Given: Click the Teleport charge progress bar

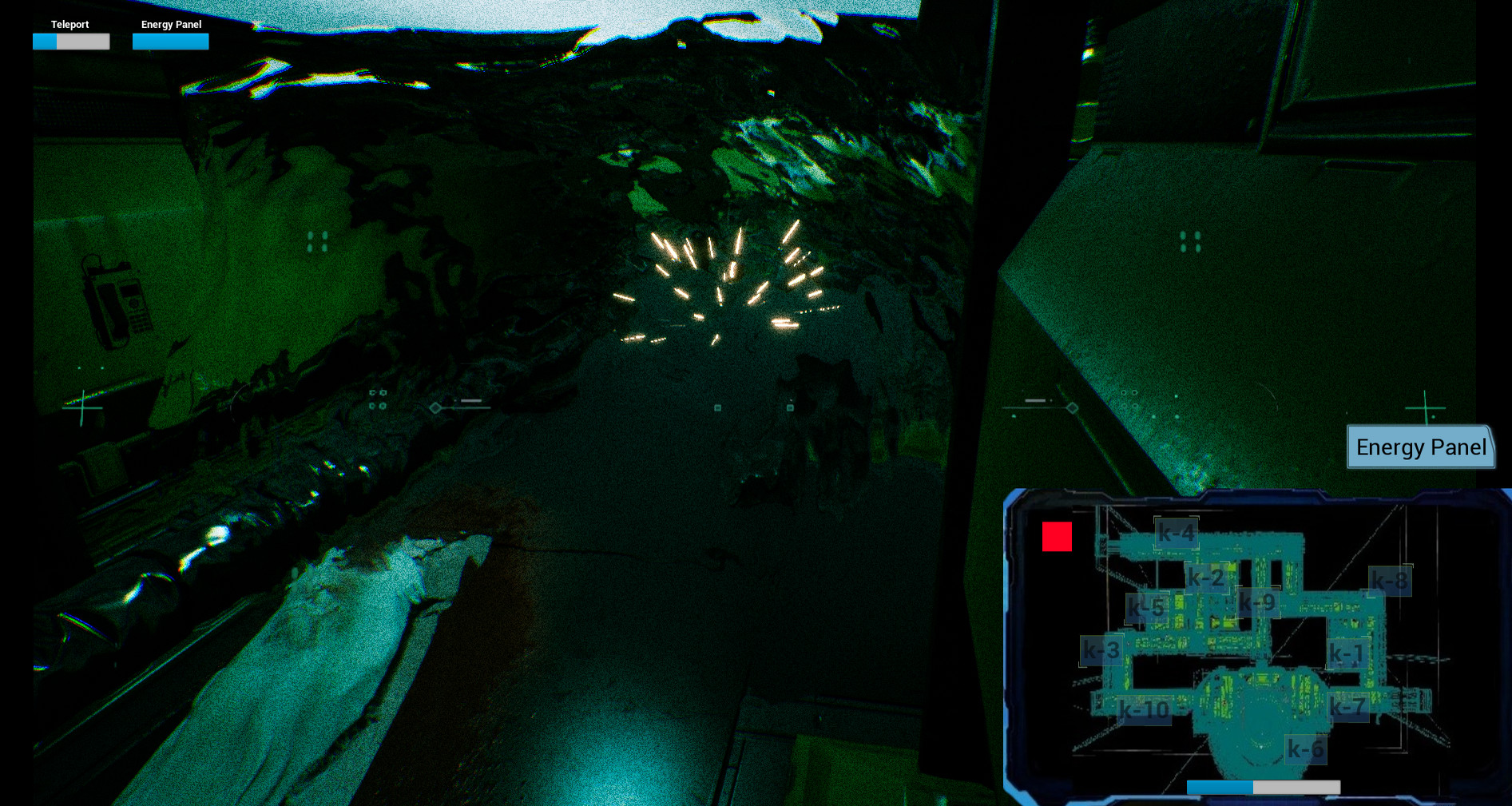Looking at the screenshot, I should click(71, 42).
